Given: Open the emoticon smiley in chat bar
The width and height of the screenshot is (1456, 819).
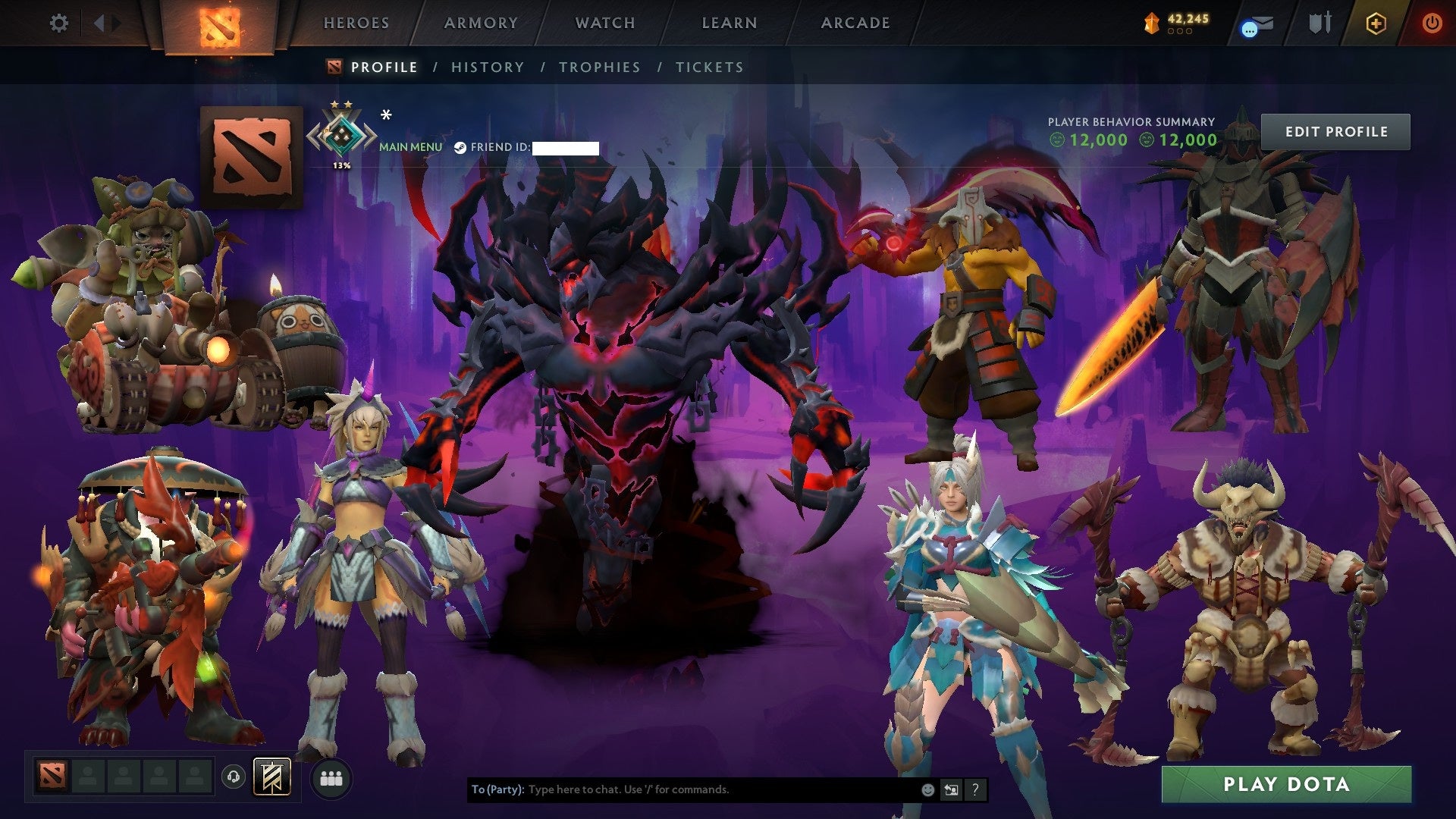Looking at the screenshot, I should [927, 789].
